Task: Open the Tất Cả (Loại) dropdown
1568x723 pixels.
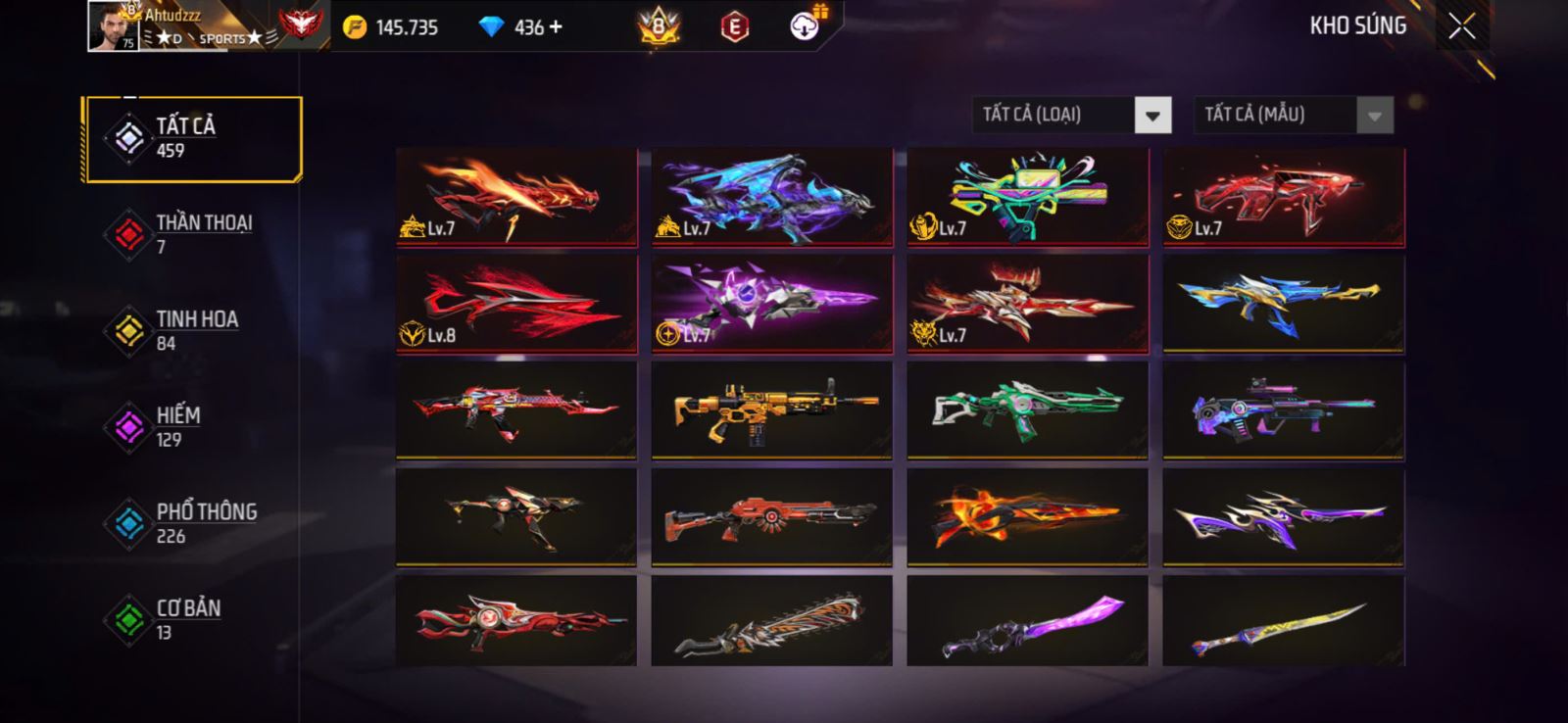Action: tap(1152, 116)
